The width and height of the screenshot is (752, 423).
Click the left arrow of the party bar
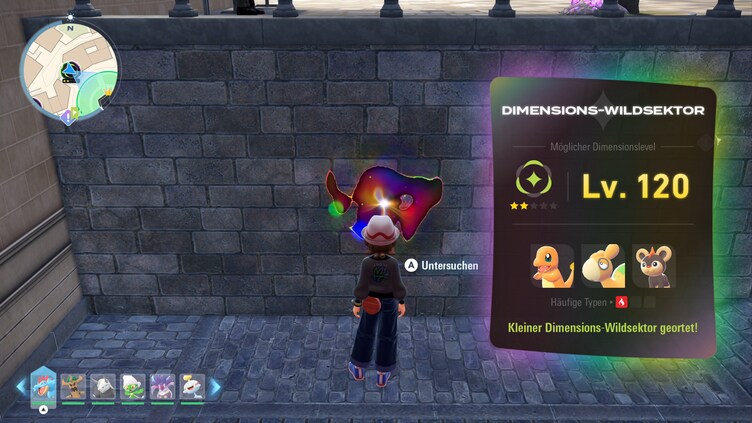click(19, 387)
